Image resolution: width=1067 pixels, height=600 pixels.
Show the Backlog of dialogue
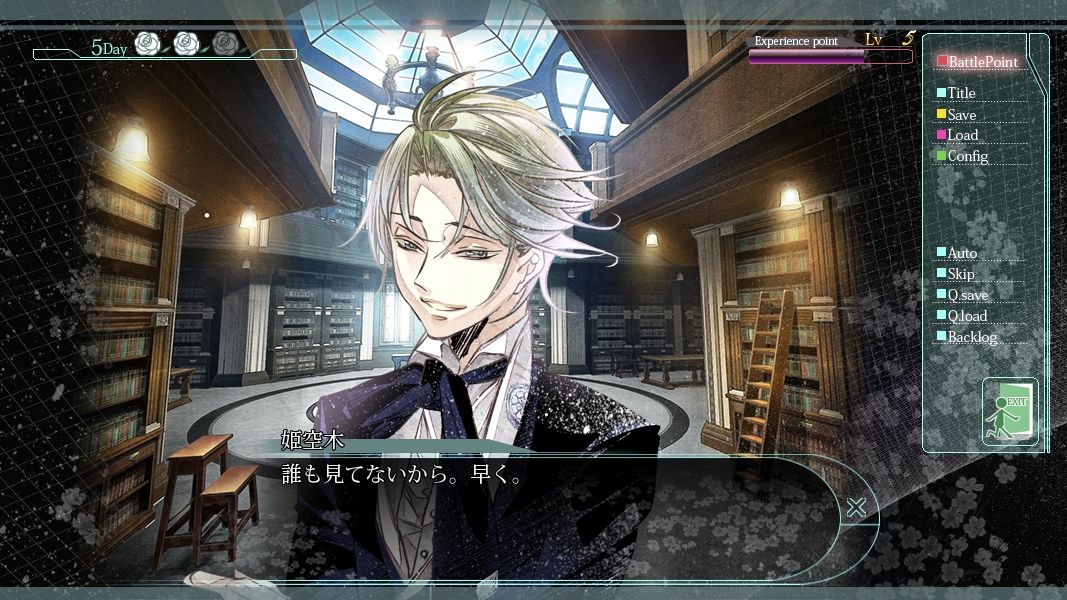pos(971,337)
